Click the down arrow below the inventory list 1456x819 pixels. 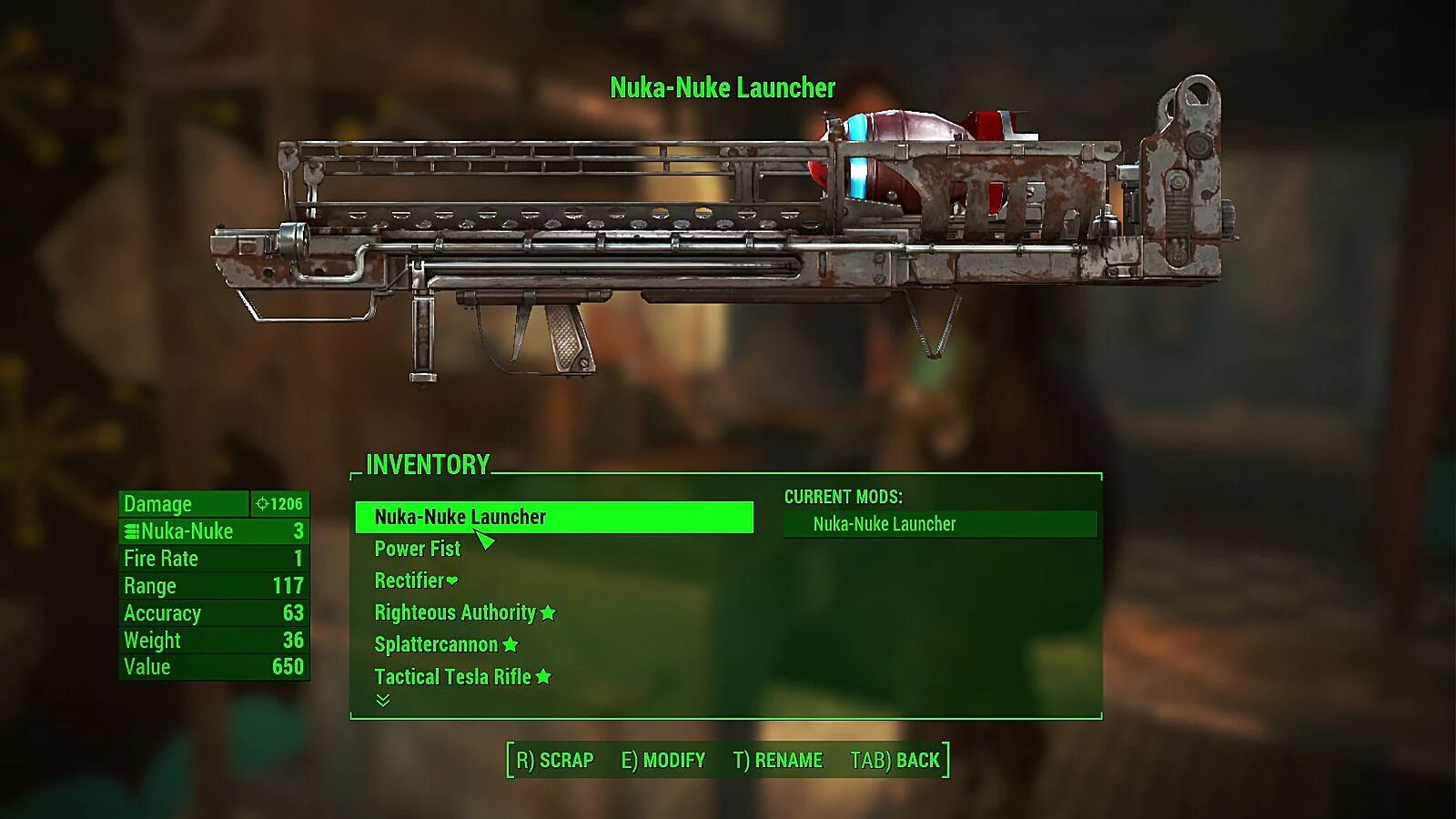coord(383,700)
